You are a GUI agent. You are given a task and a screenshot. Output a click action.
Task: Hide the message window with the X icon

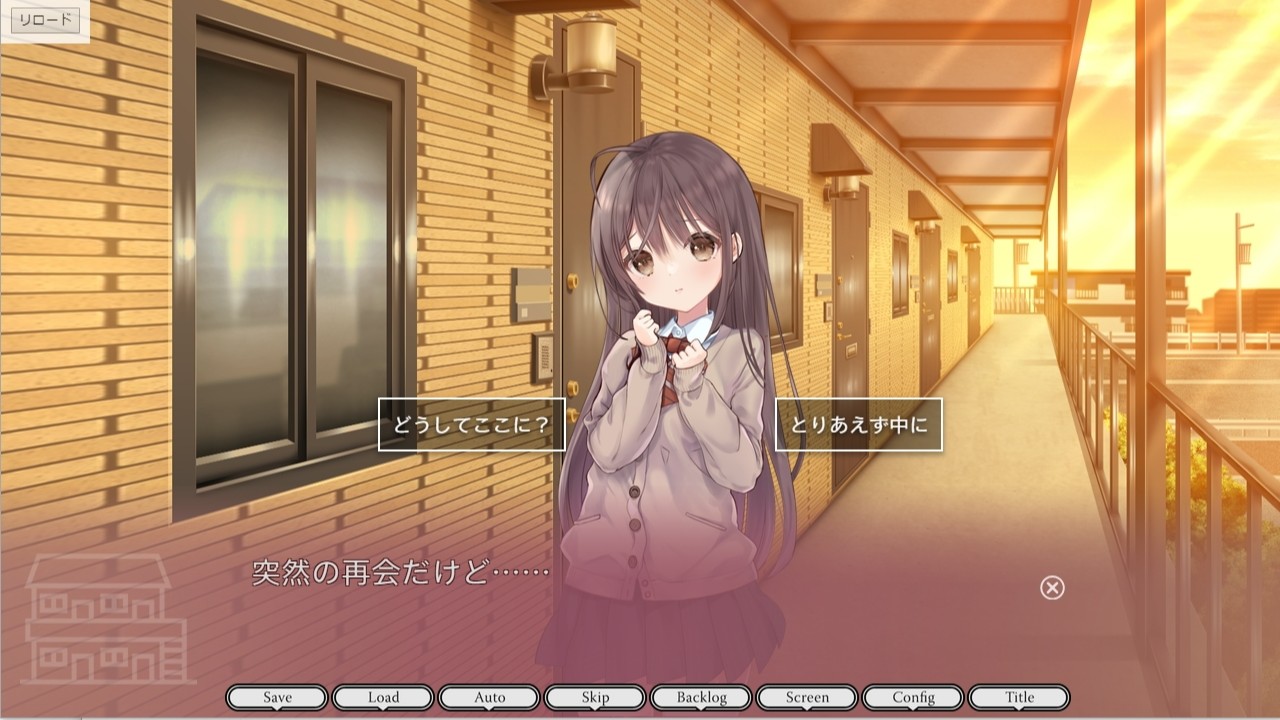coord(1052,588)
